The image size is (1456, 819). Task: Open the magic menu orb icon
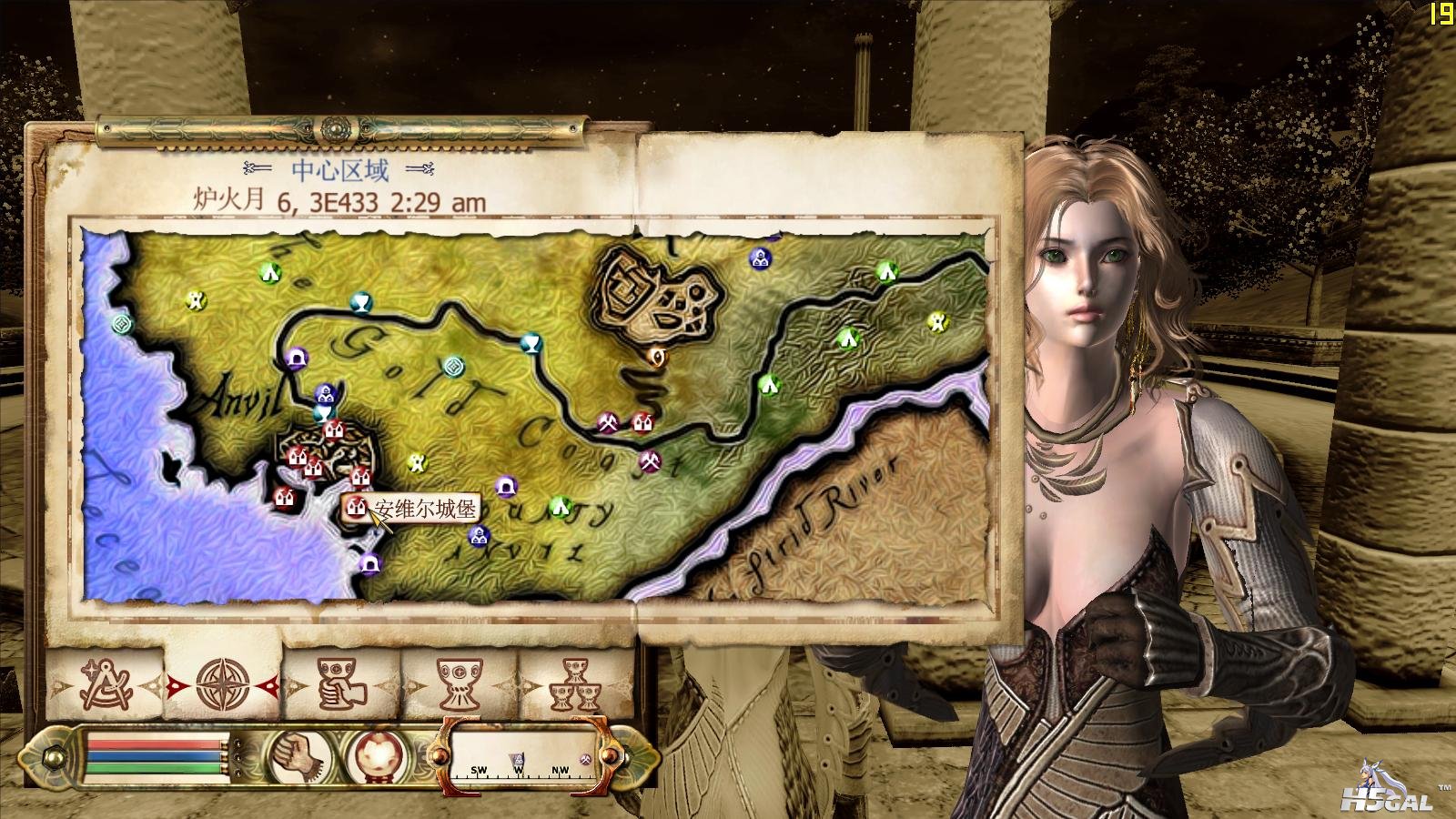point(373,755)
